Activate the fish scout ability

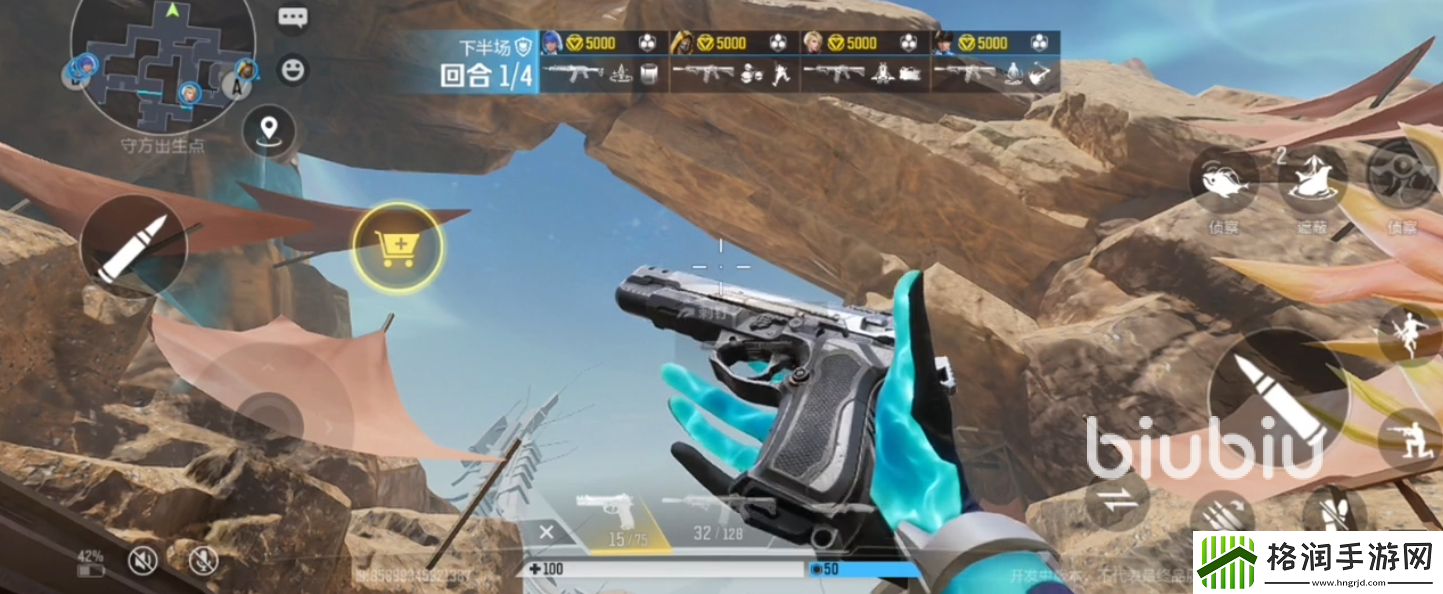pyautogui.click(x=1223, y=183)
